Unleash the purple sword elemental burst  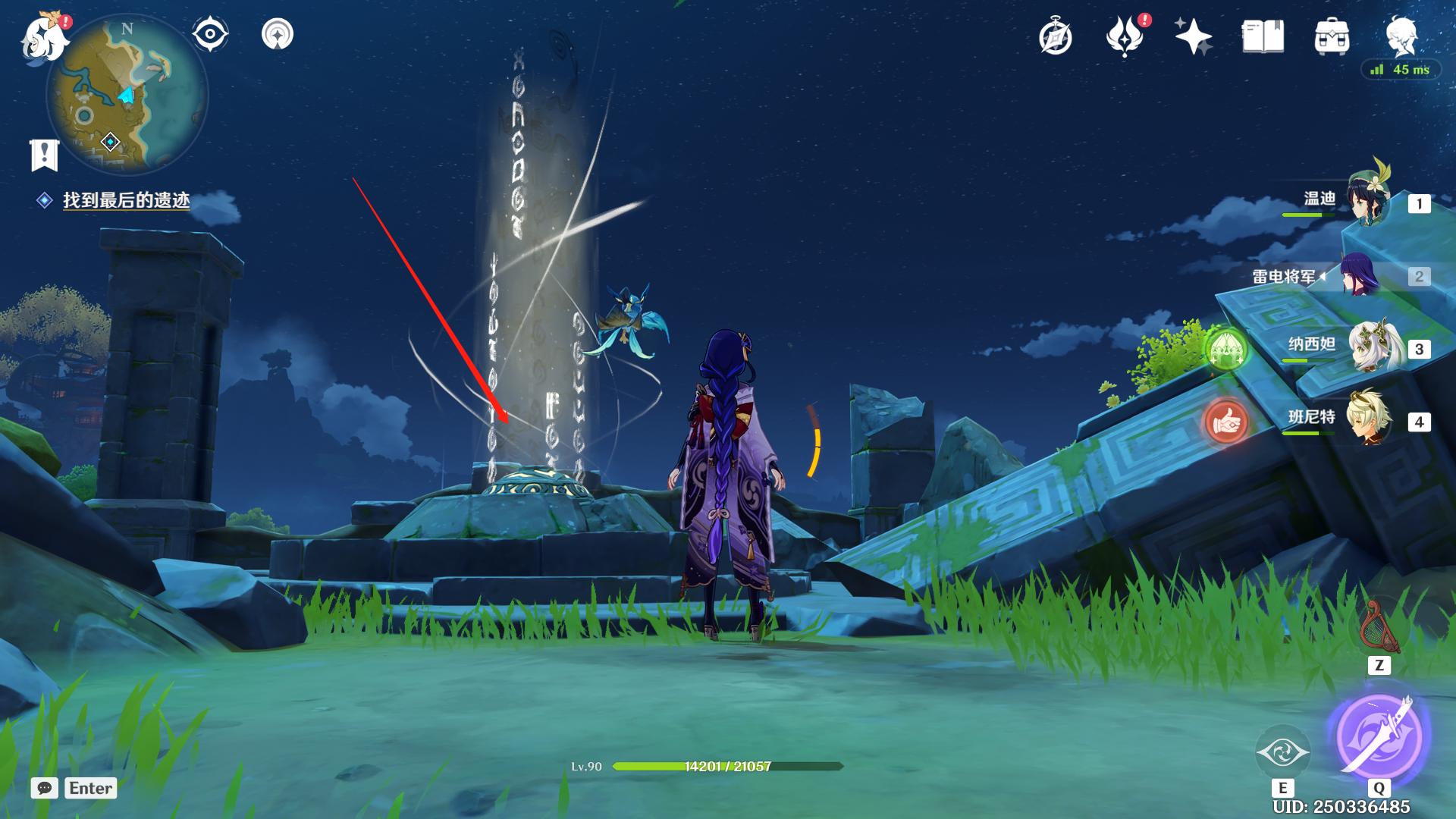tap(1379, 737)
